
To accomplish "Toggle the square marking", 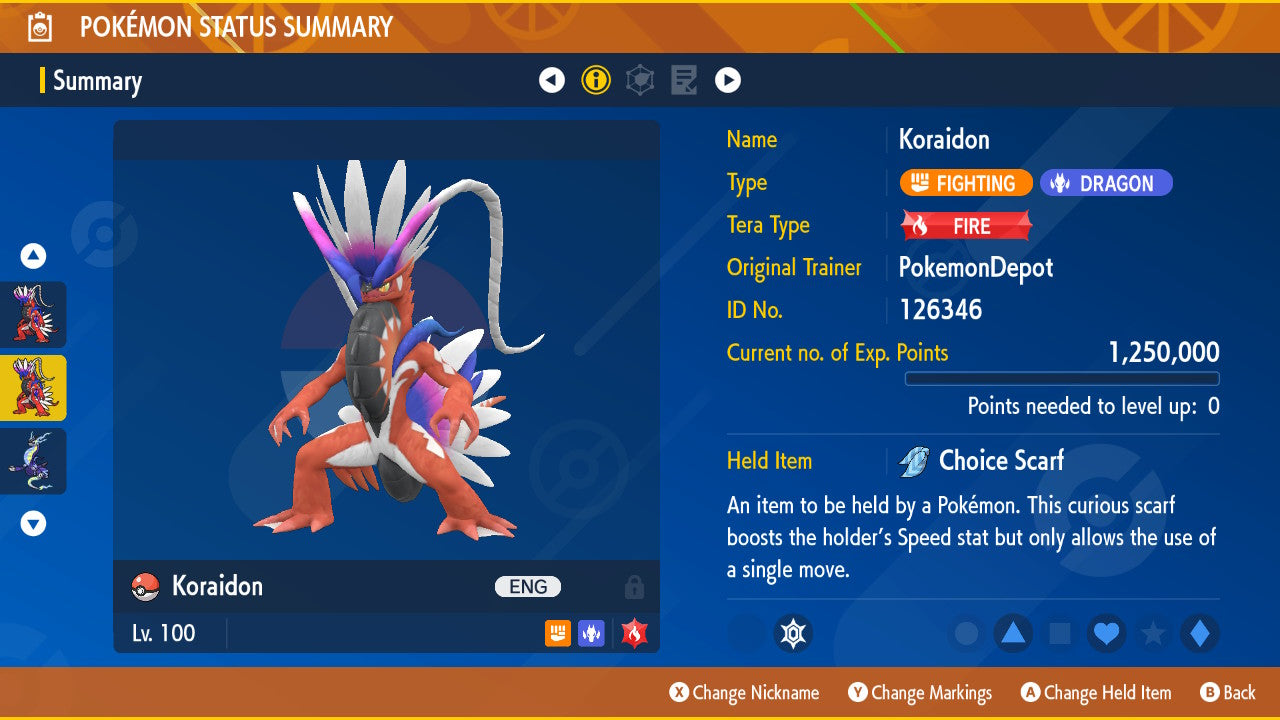I will pyautogui.click(x=1060, y=634).
